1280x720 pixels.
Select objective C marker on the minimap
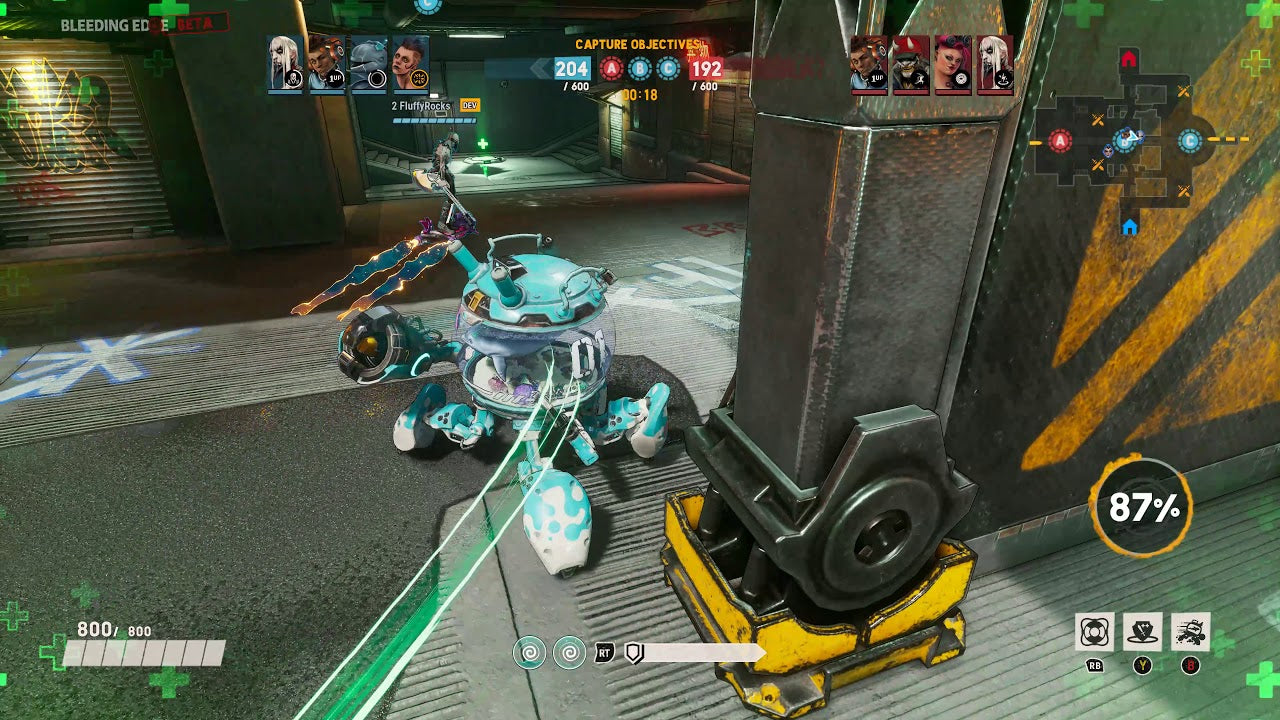click(1189, 141)
